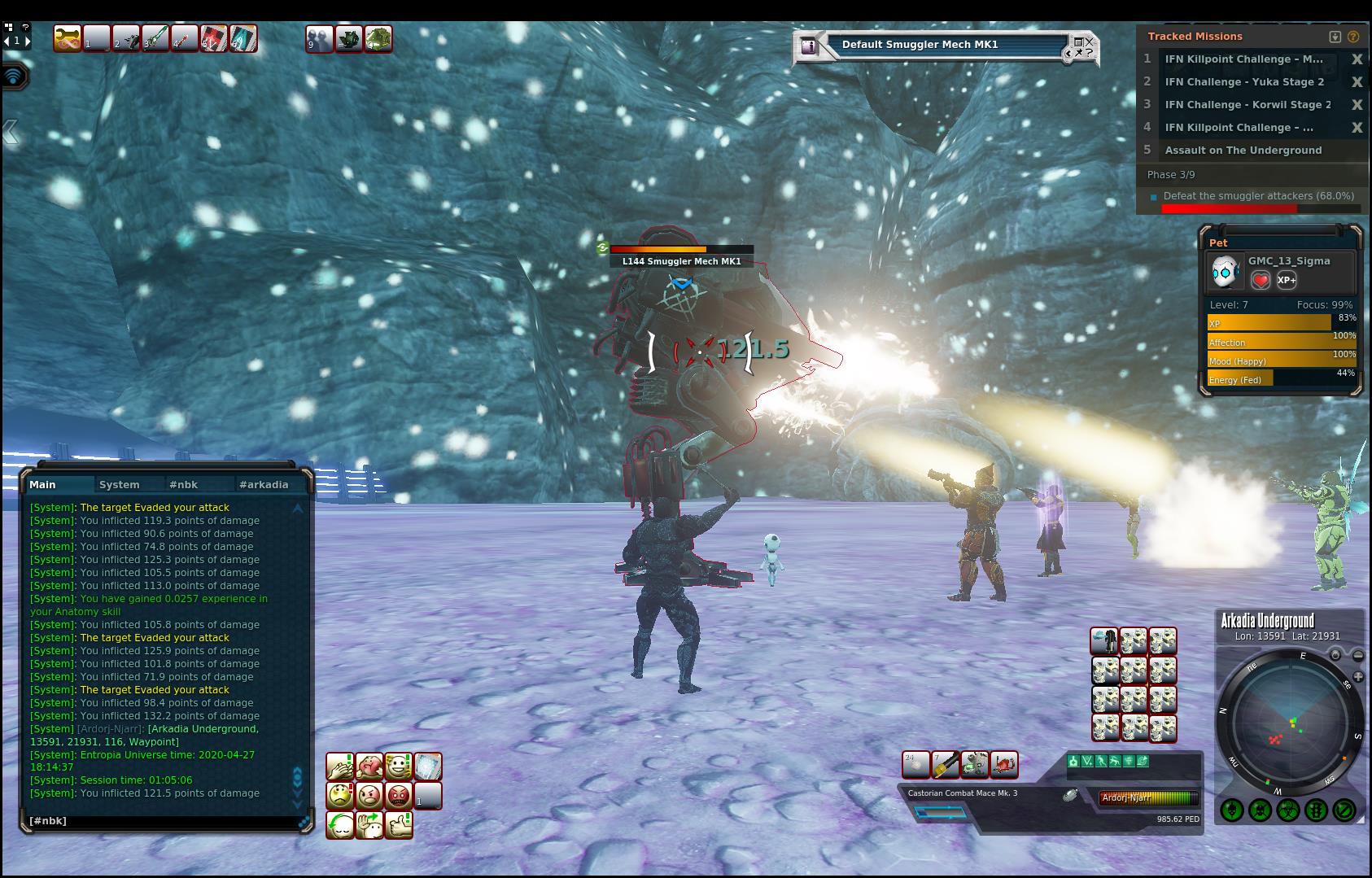1372x878 pixels.
Task: Remove IFN Challenge - Yuka Stage 2 tracker
Action: pyautogui.click(x=1357, y=82)
